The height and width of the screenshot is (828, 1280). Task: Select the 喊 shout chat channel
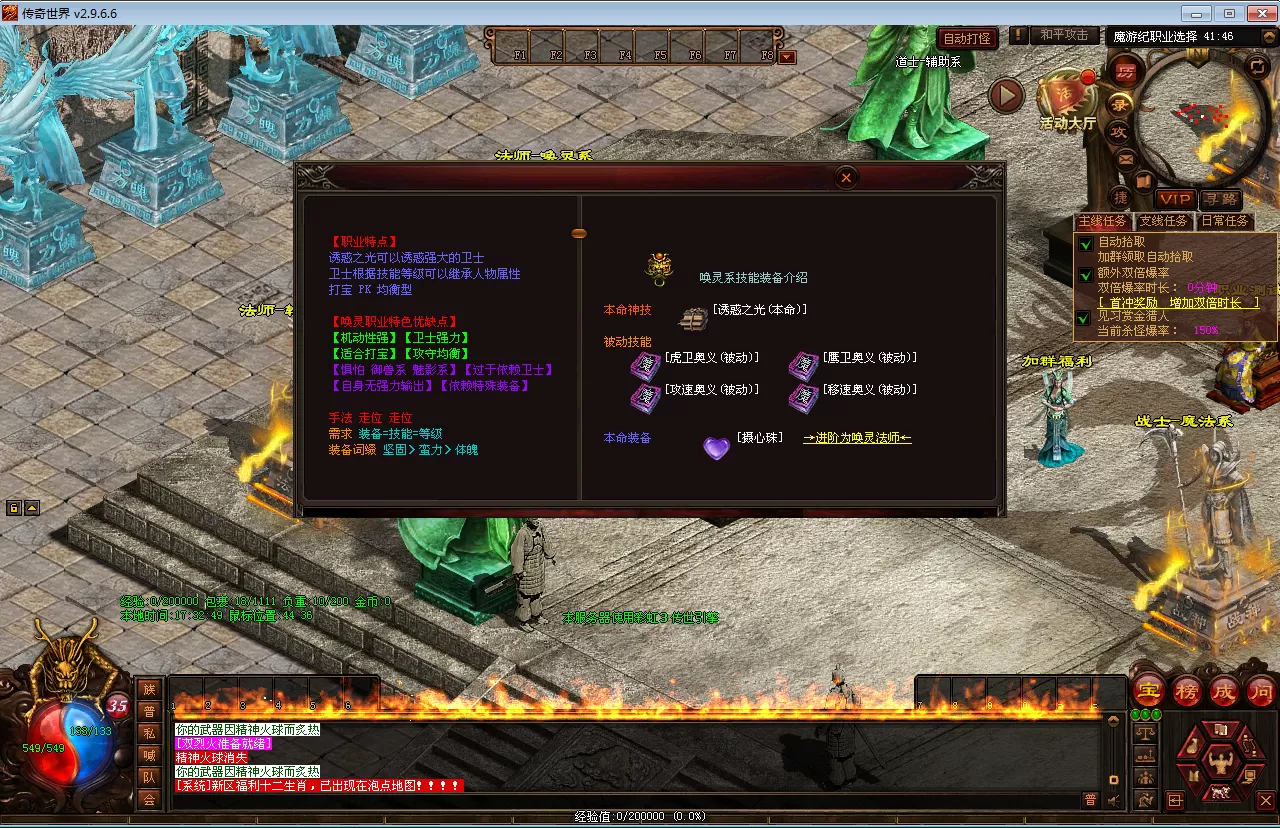point(149,756)
